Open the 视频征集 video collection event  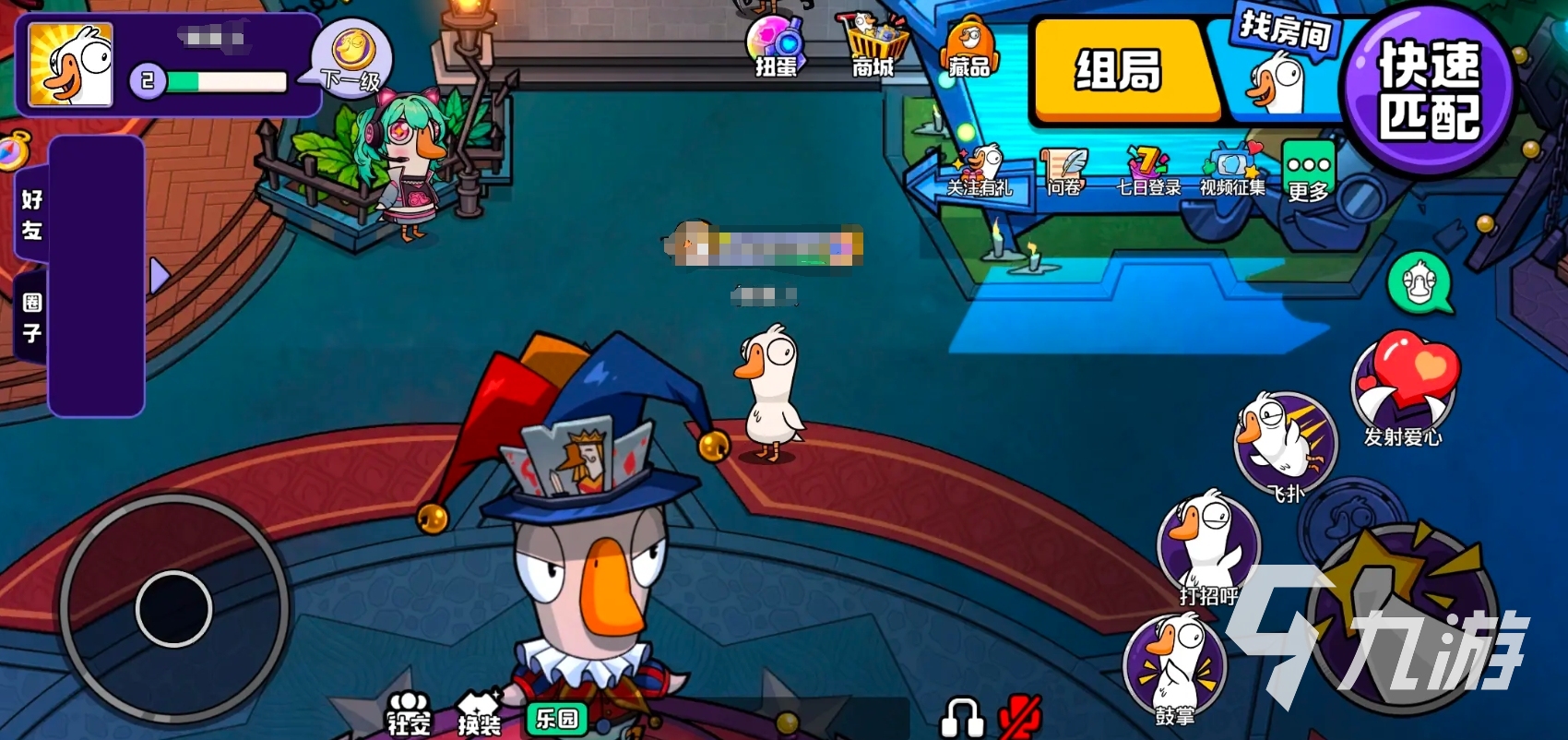1230,168
